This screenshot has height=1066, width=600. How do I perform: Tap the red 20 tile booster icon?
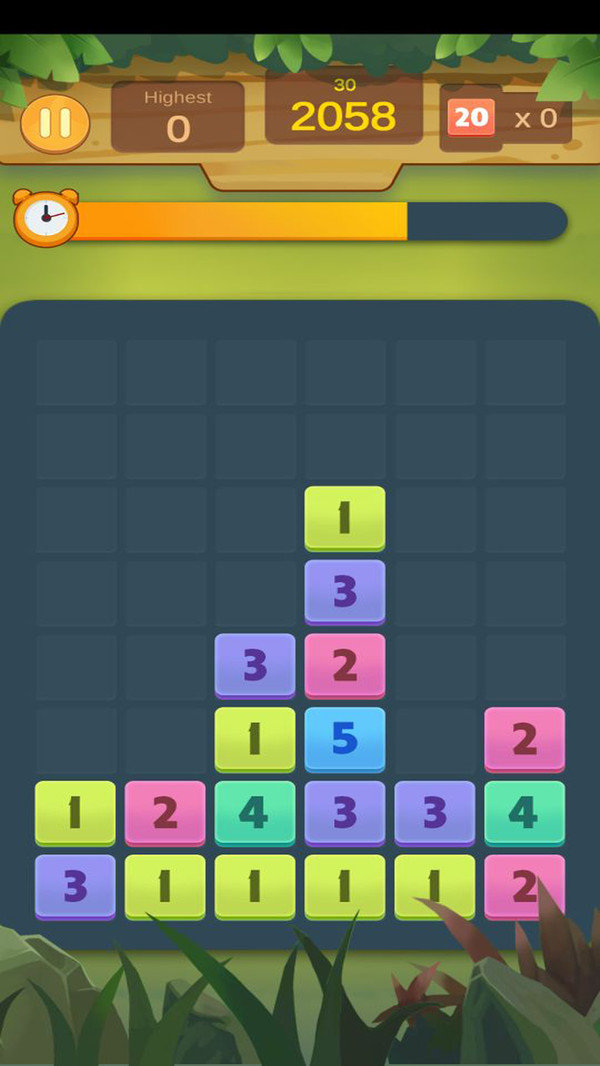click(470, 118)
